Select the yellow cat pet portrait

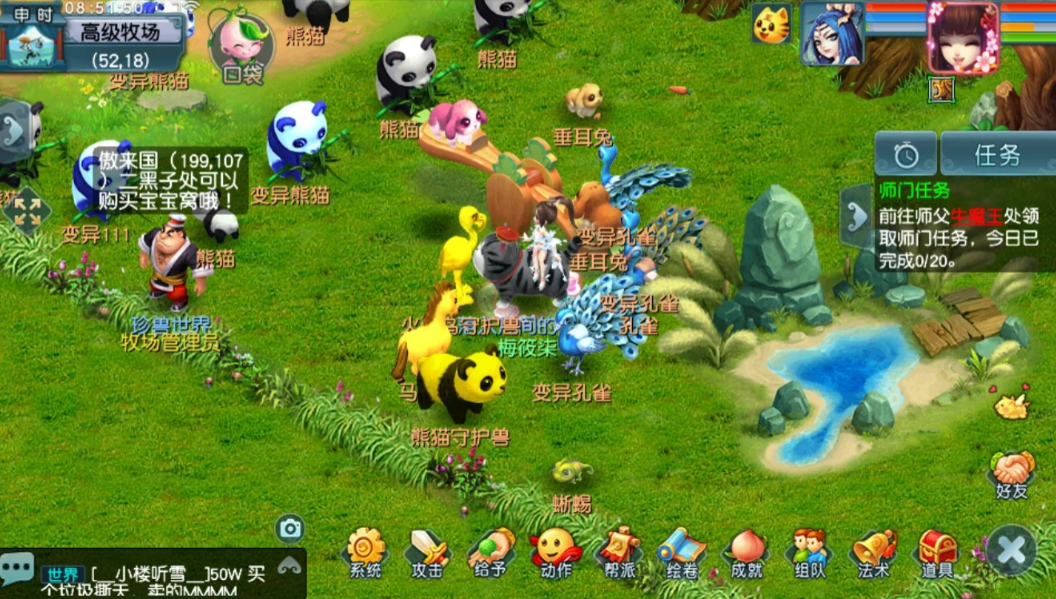coord(770,25)
